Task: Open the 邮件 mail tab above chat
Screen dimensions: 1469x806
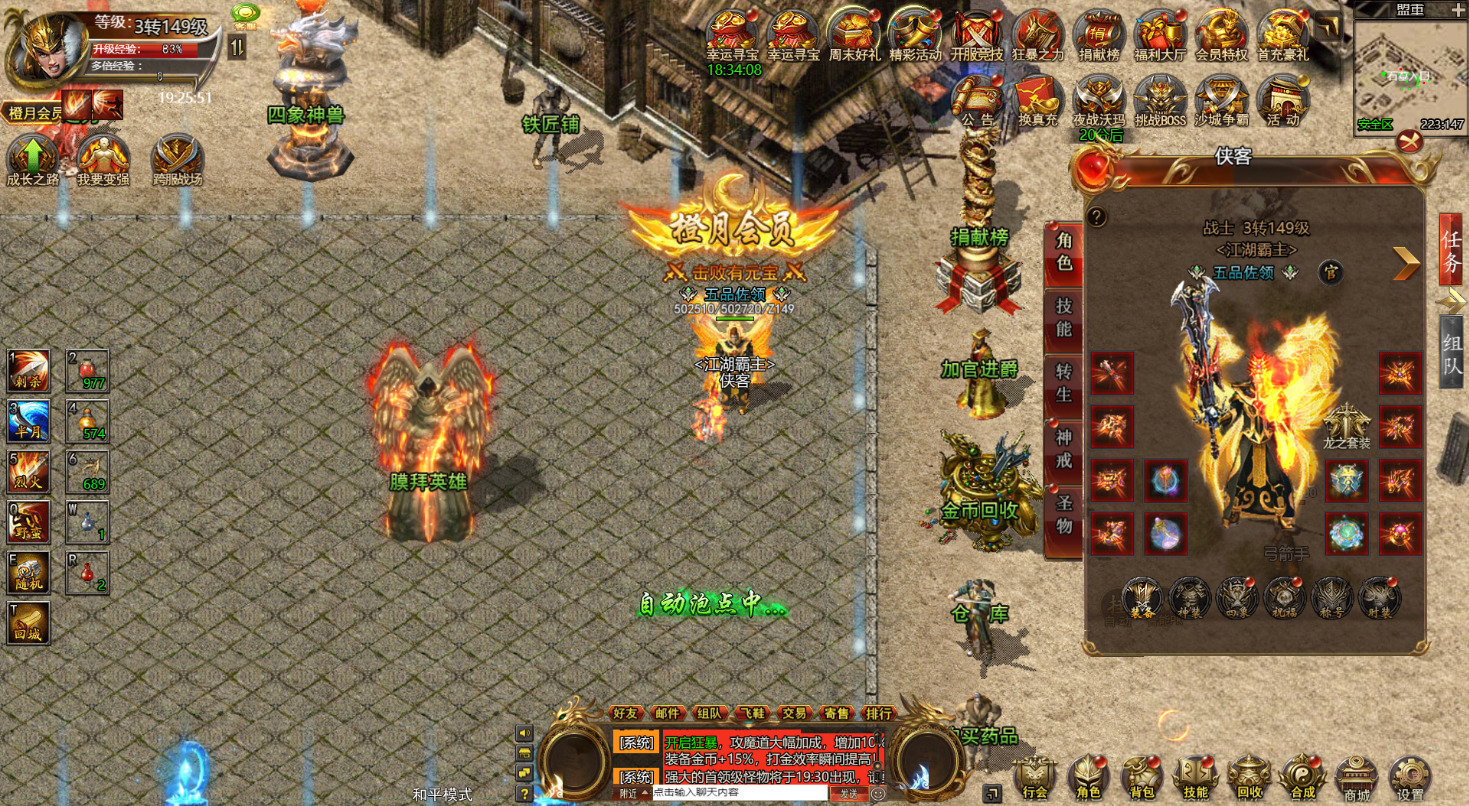Action: (667, 713)
